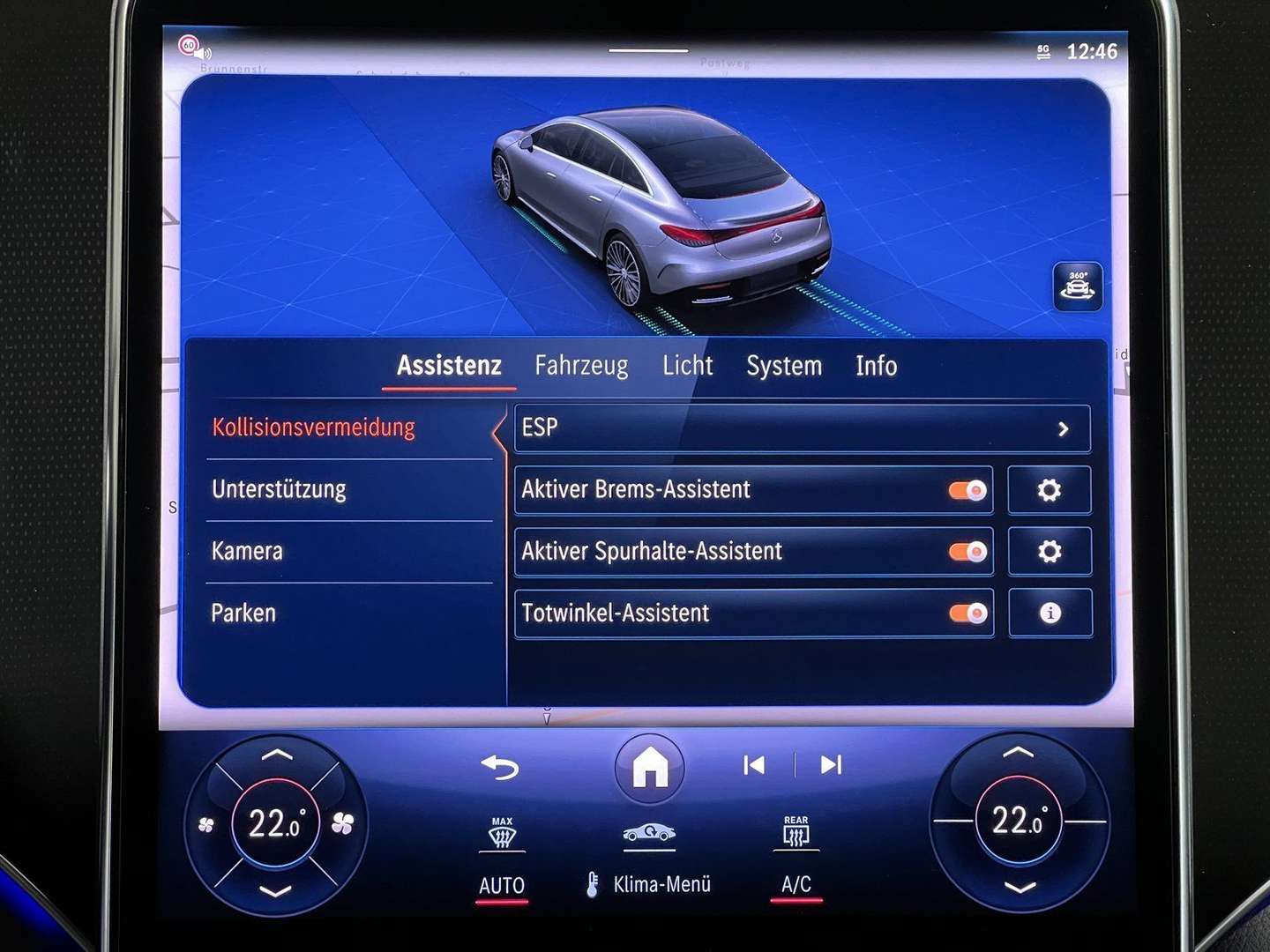The image size is (1270, 952).
Task: Deactivate Totwinkel-Assistent
Action: click(x=967, y=613)
